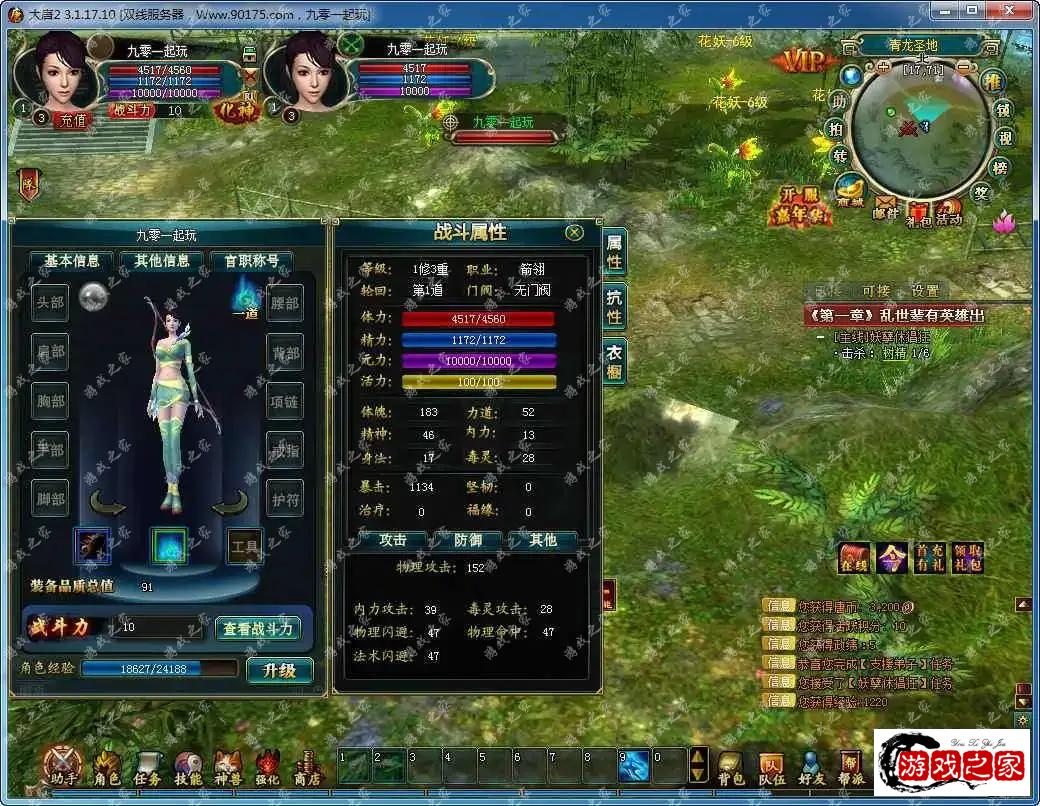Close the 战斗属性 combat stats panel
Viewport: 1040px width, 806px height.
coord(574,232)
